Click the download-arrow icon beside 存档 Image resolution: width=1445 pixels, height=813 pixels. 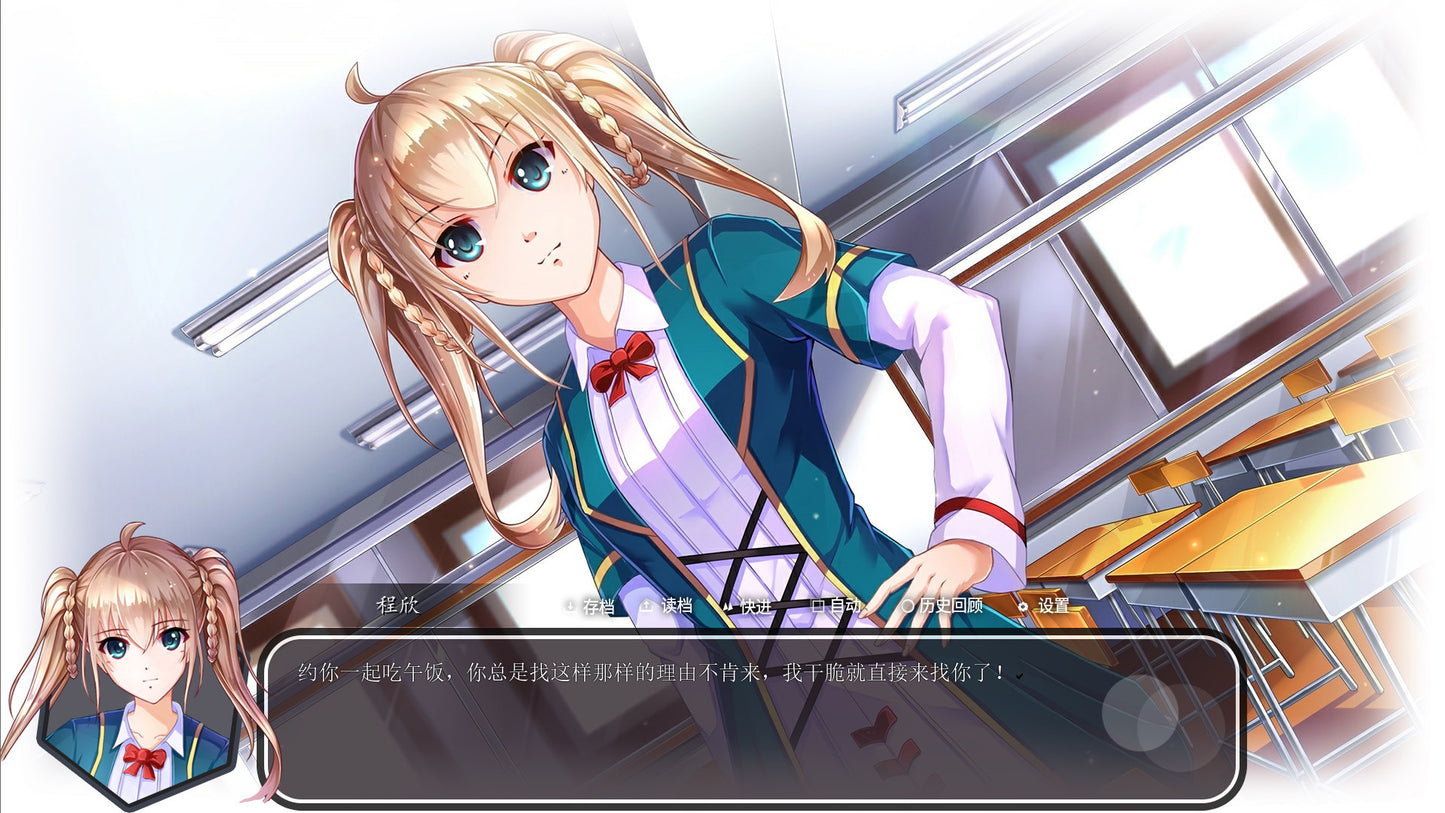[x=568, y=607]
